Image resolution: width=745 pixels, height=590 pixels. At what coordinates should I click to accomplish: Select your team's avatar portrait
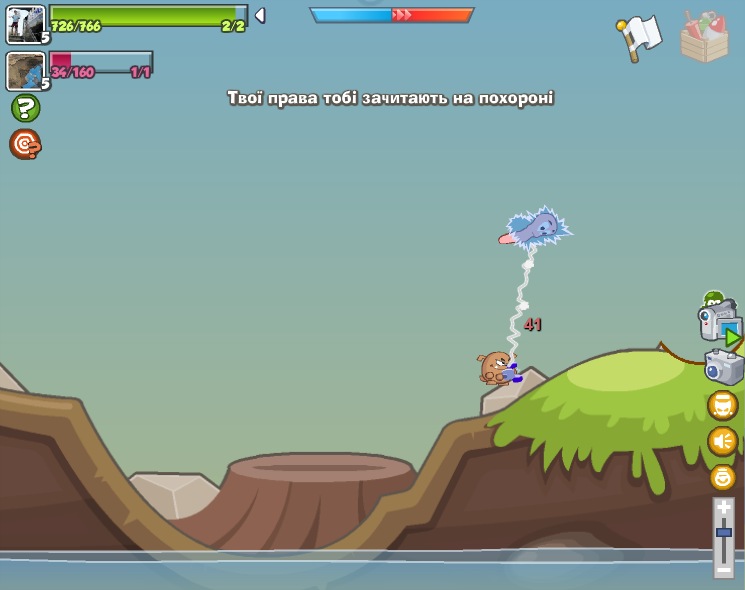click(x=25, y=24)
